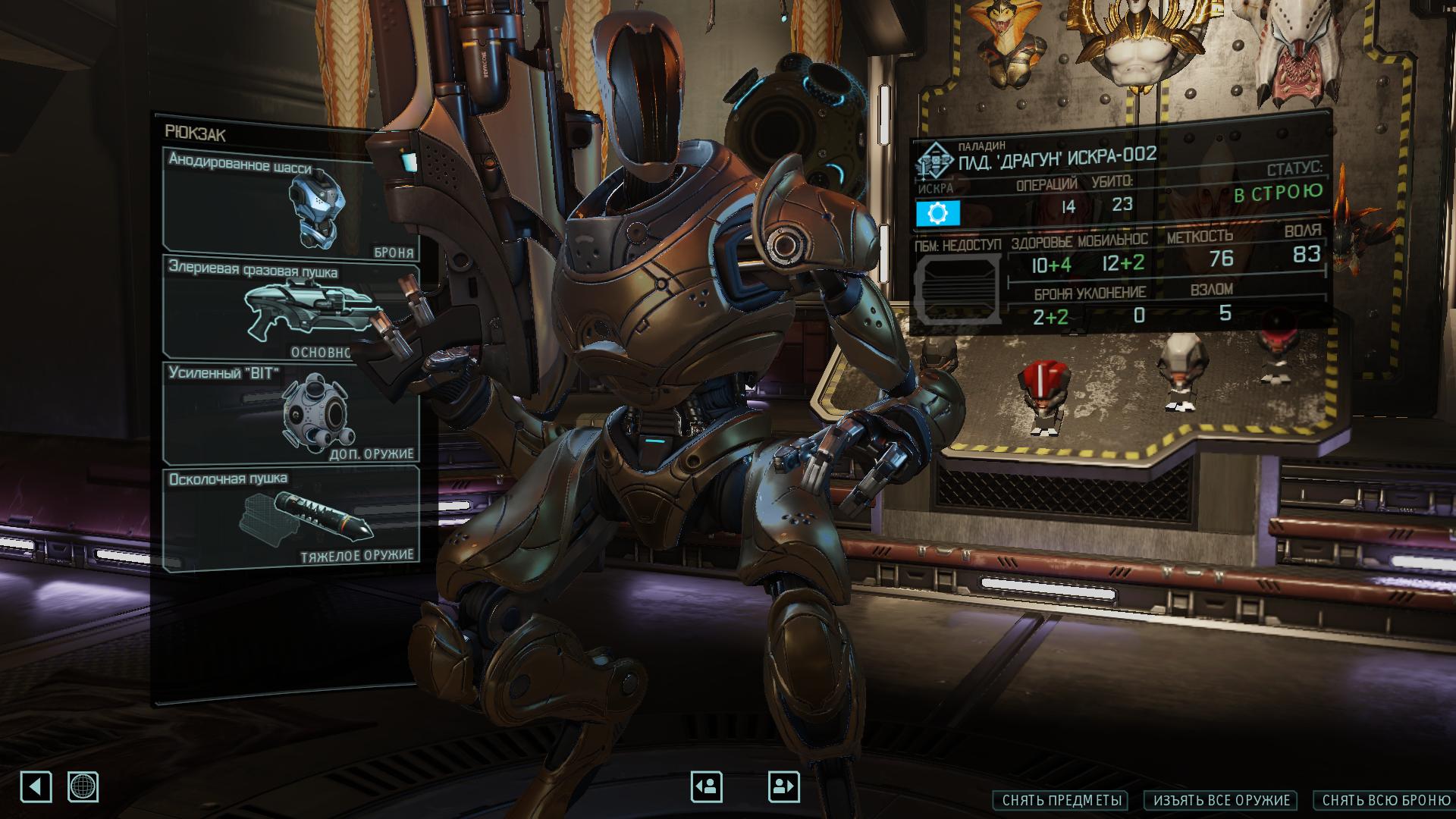The width and height of the screenshot is (1456, 819).
Task: Click Снять предметы button
Action: pos(1060,800)
